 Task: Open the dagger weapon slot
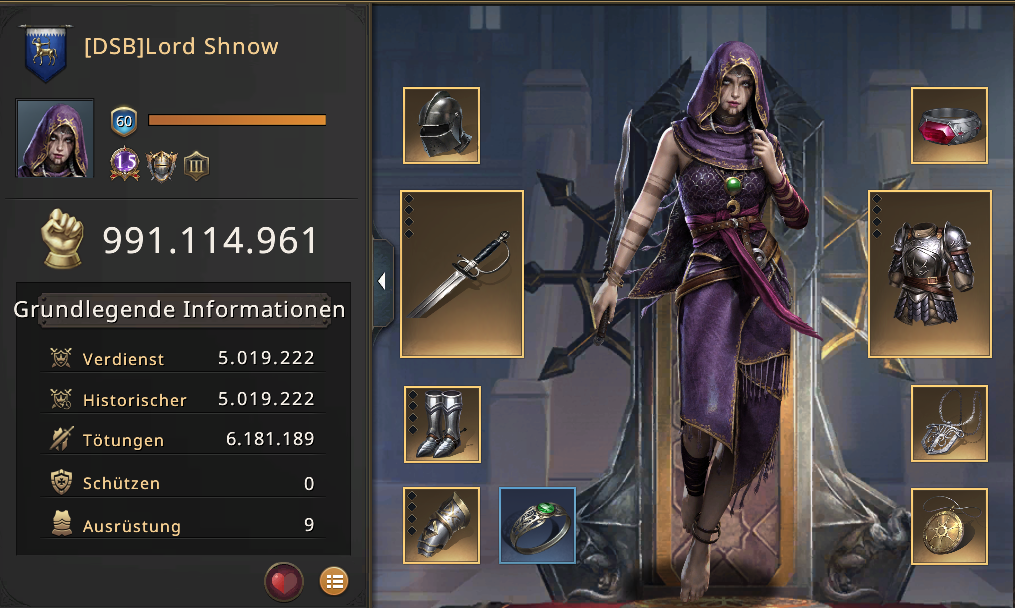click(462, 273)
